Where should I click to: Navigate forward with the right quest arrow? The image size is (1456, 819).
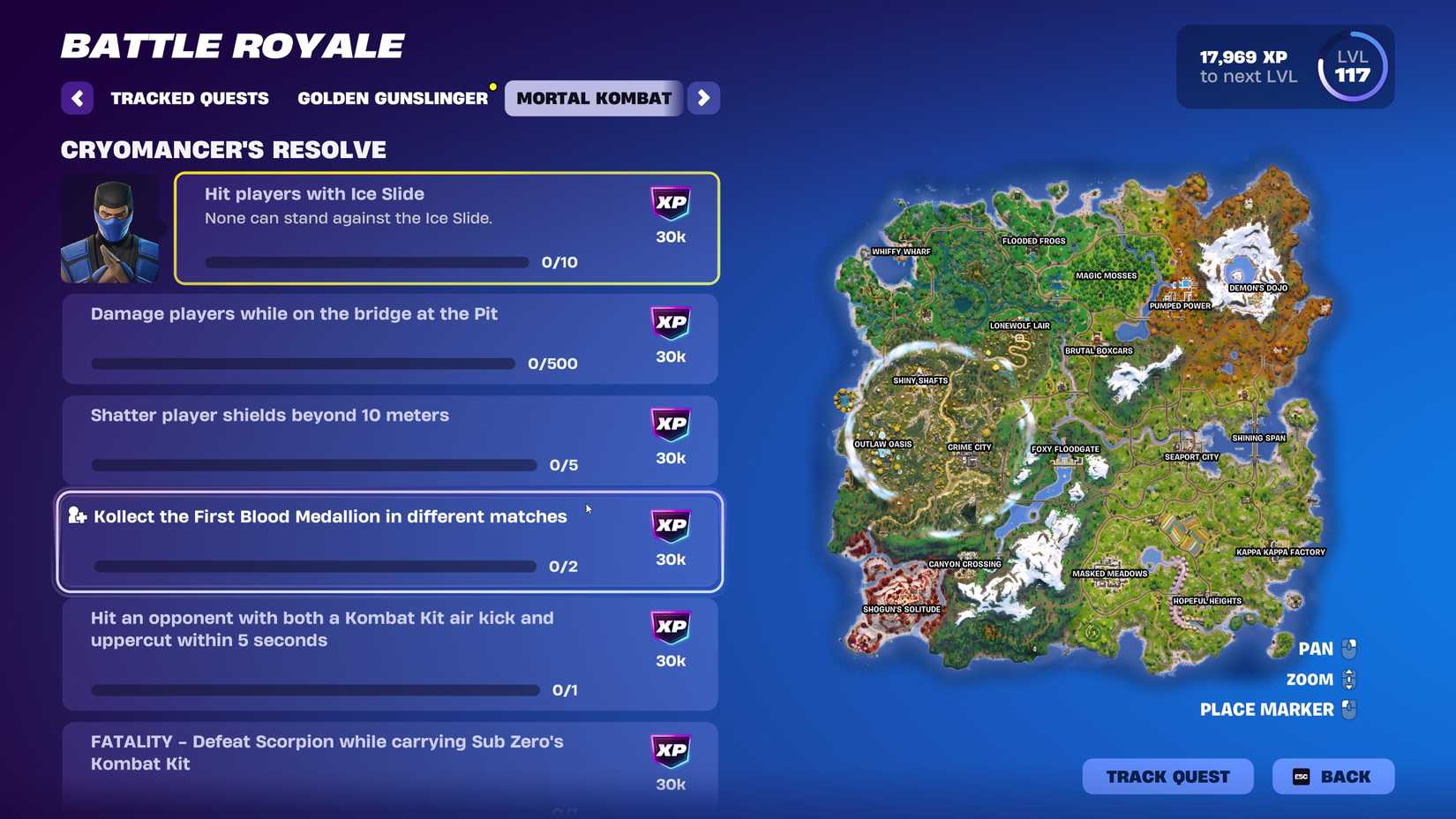pyautogui.click(x=704, y=98)
